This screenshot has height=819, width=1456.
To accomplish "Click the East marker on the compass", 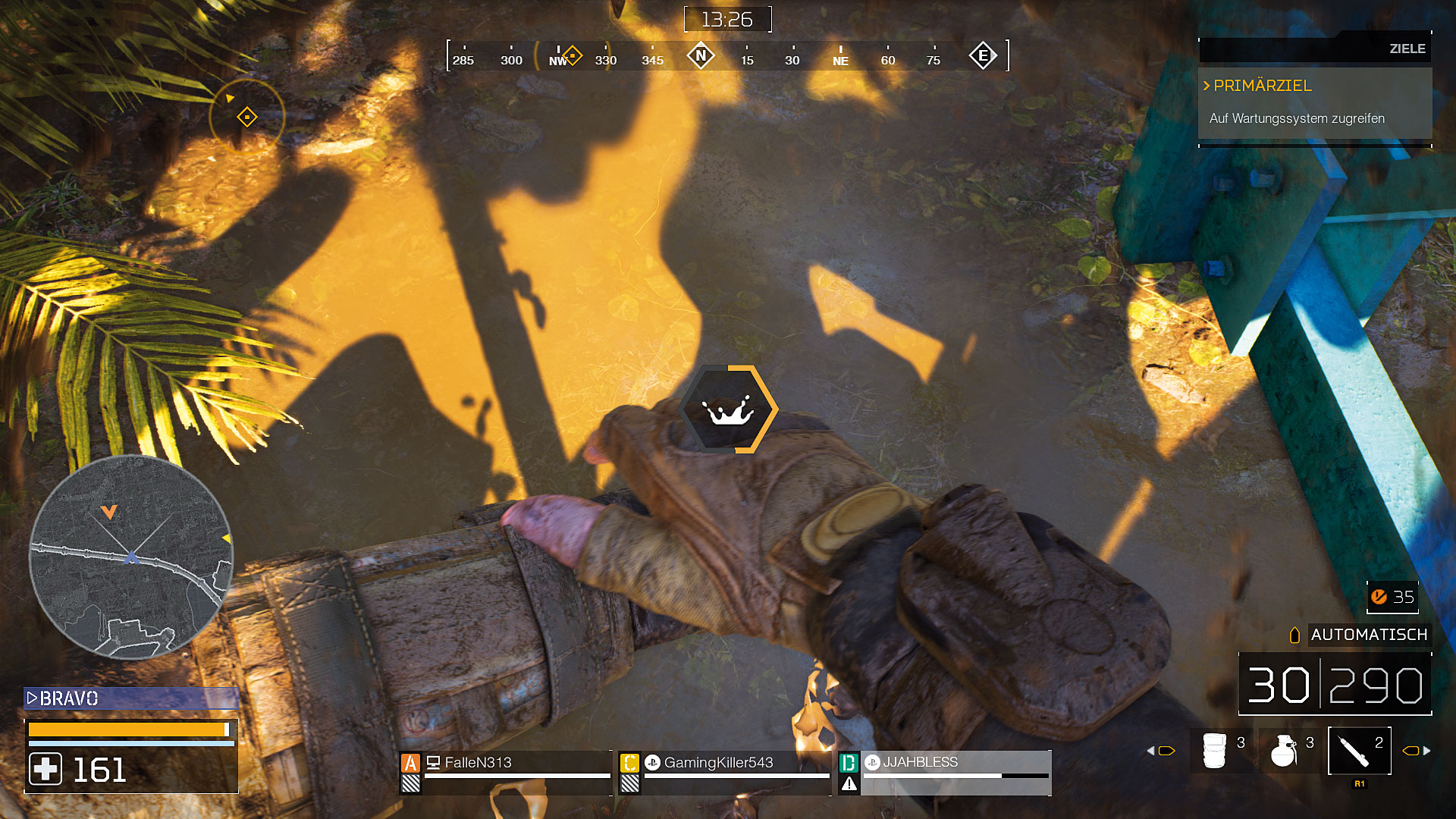I will 983,55.
